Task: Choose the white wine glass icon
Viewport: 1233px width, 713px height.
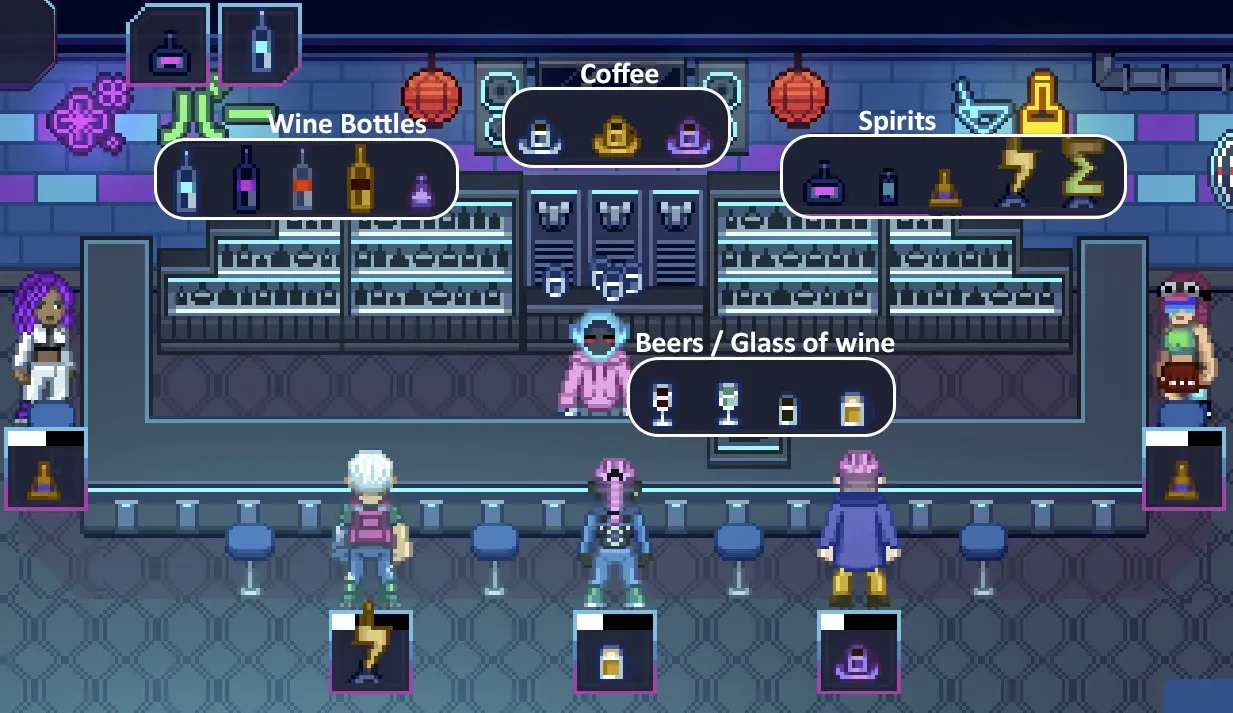Action: pos(727,404)
